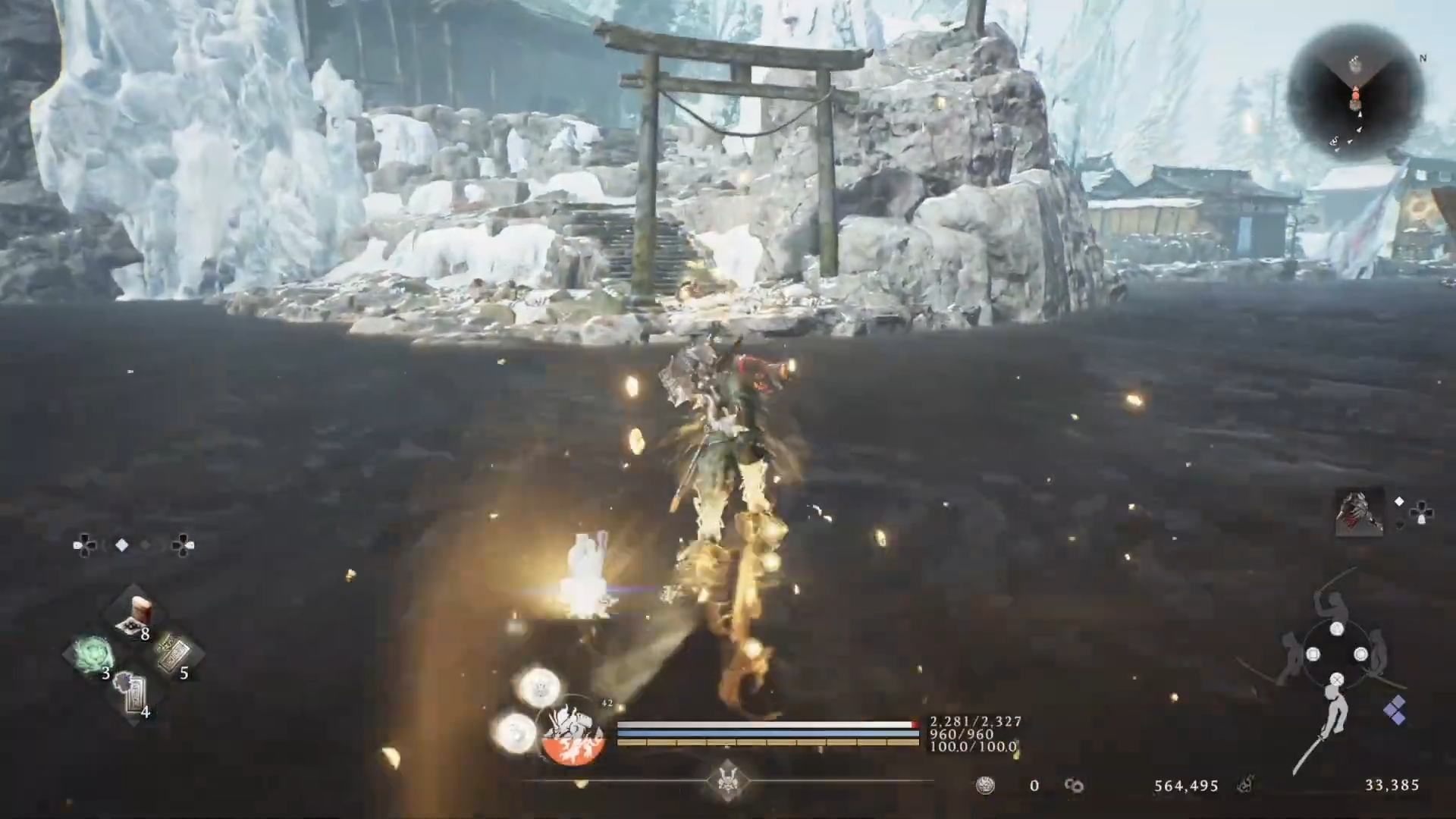1456x819 pixels.
Task: Select the talisman item with count 5
Action: (x=174, y=654)
